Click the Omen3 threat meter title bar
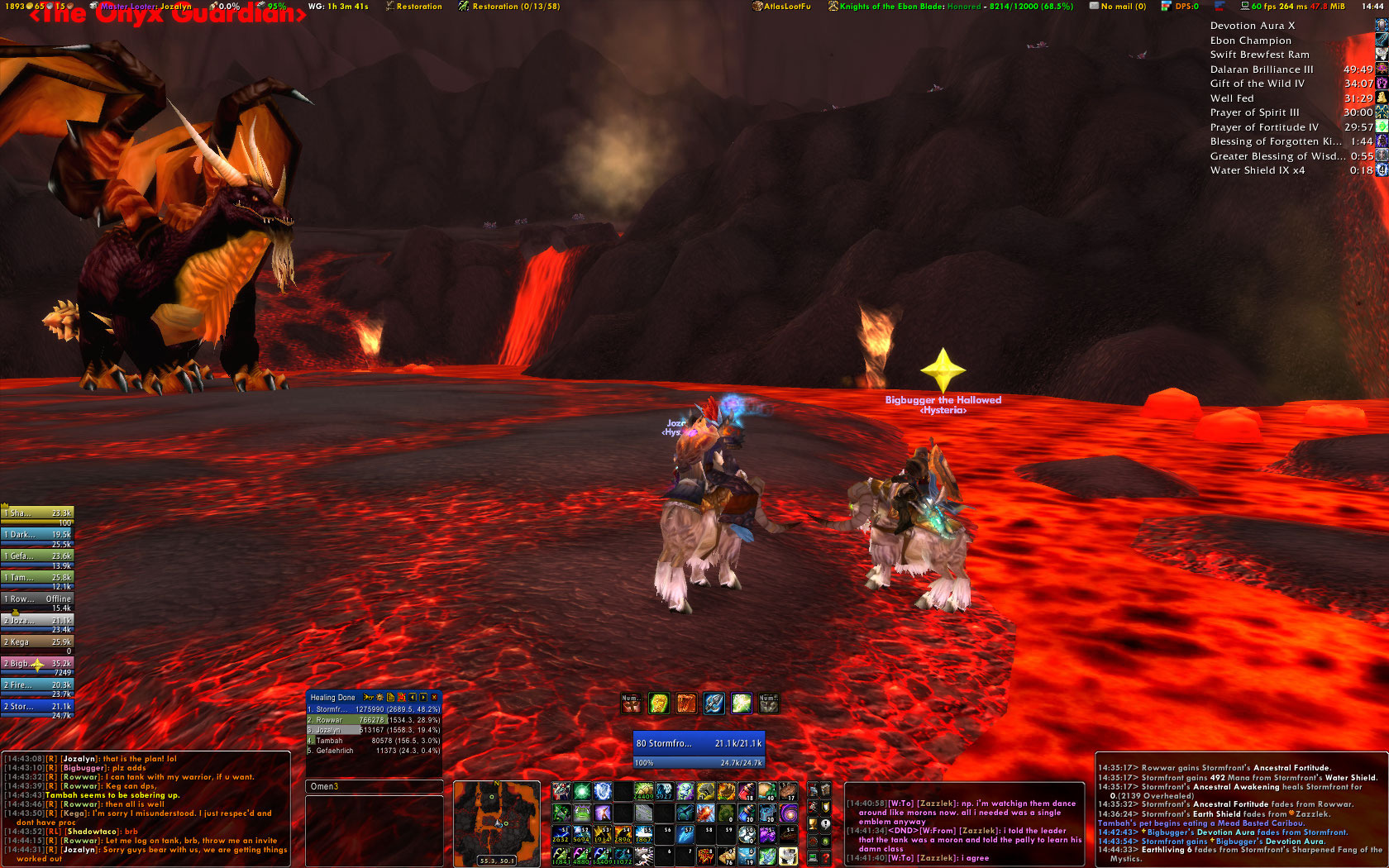Screen dimensions: 1389x868 coord(374,787)
